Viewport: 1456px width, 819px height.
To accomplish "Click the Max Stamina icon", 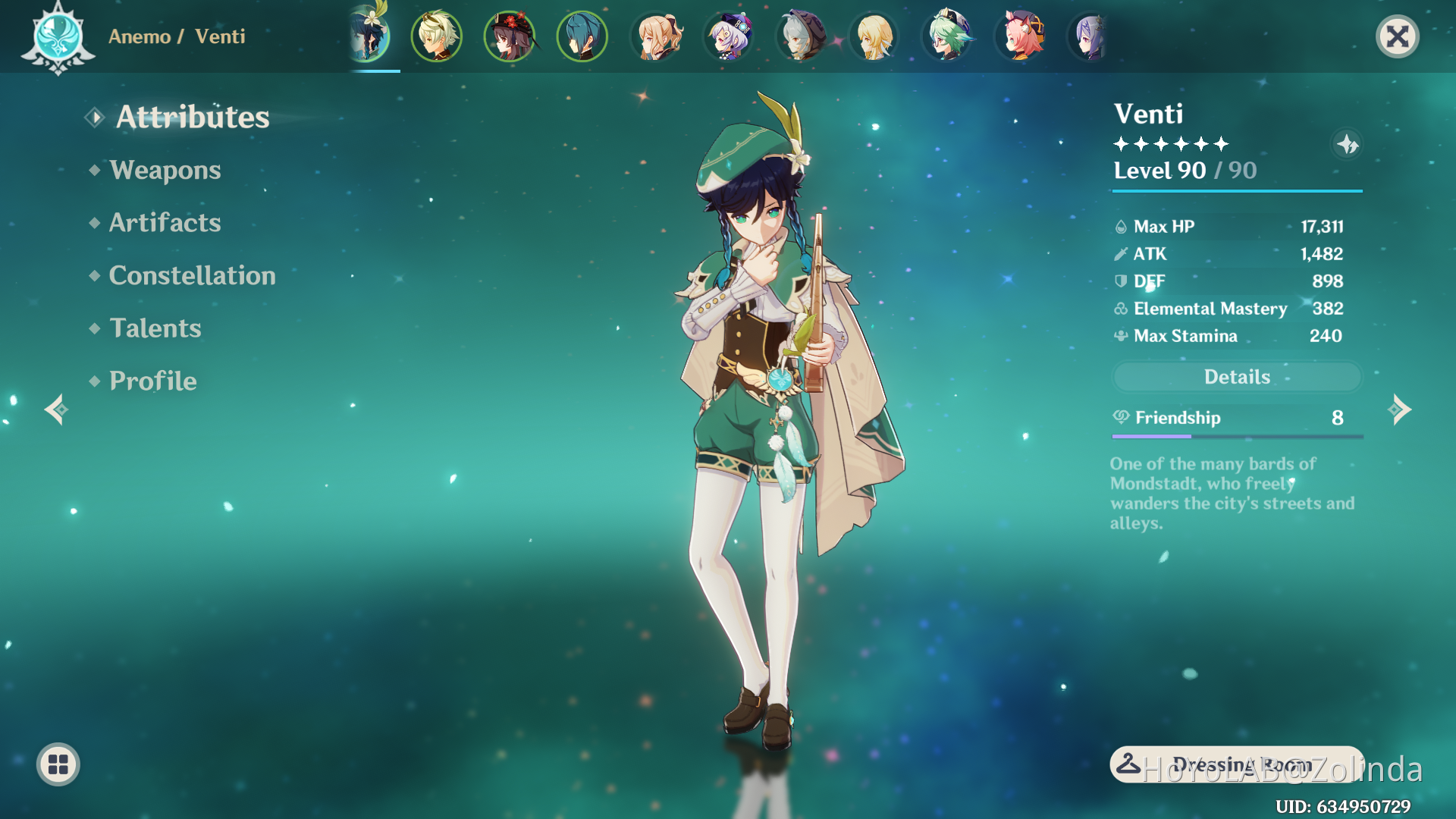I will (1120, 335).
